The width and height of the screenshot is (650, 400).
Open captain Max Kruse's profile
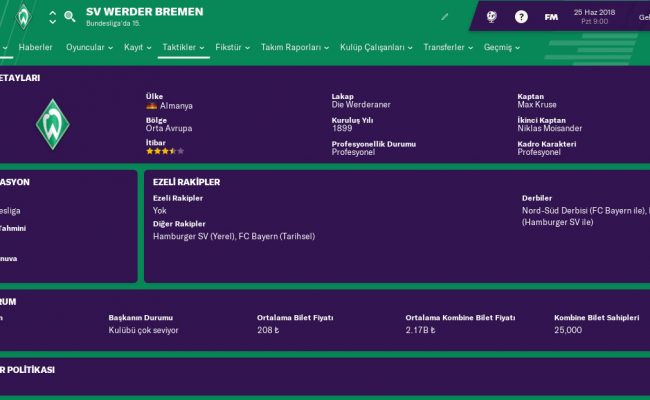pos(538,106)
